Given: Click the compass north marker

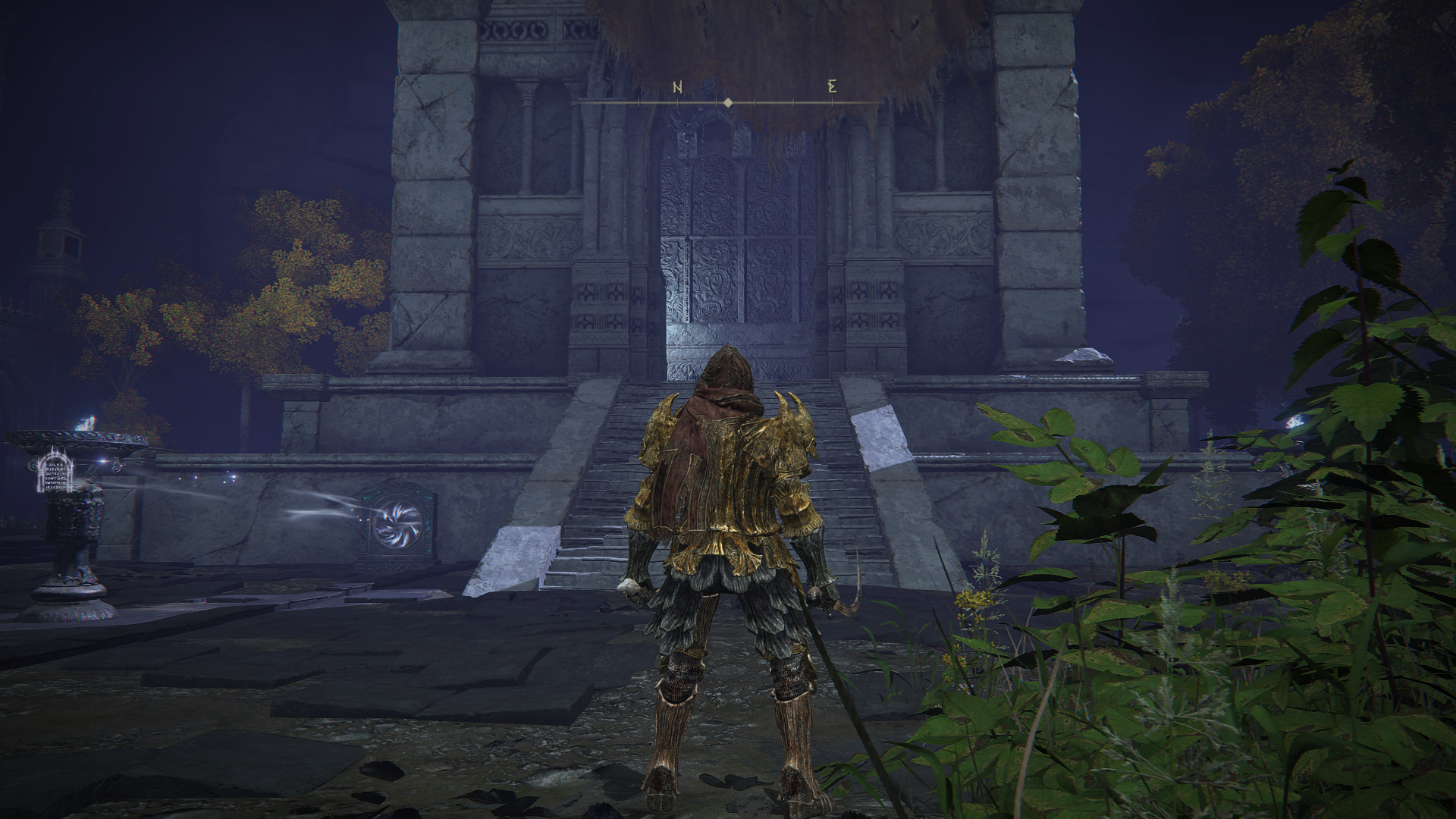Looking at the screenshot, I should point(677,87).
